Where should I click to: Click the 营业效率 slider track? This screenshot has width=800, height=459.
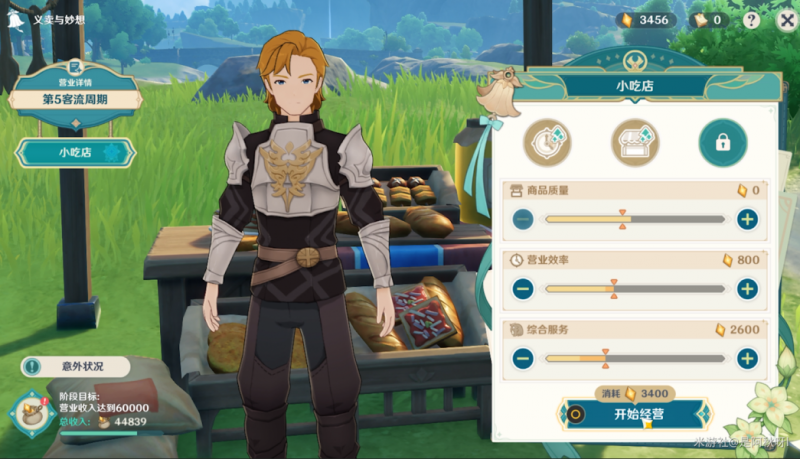point(634,289)
